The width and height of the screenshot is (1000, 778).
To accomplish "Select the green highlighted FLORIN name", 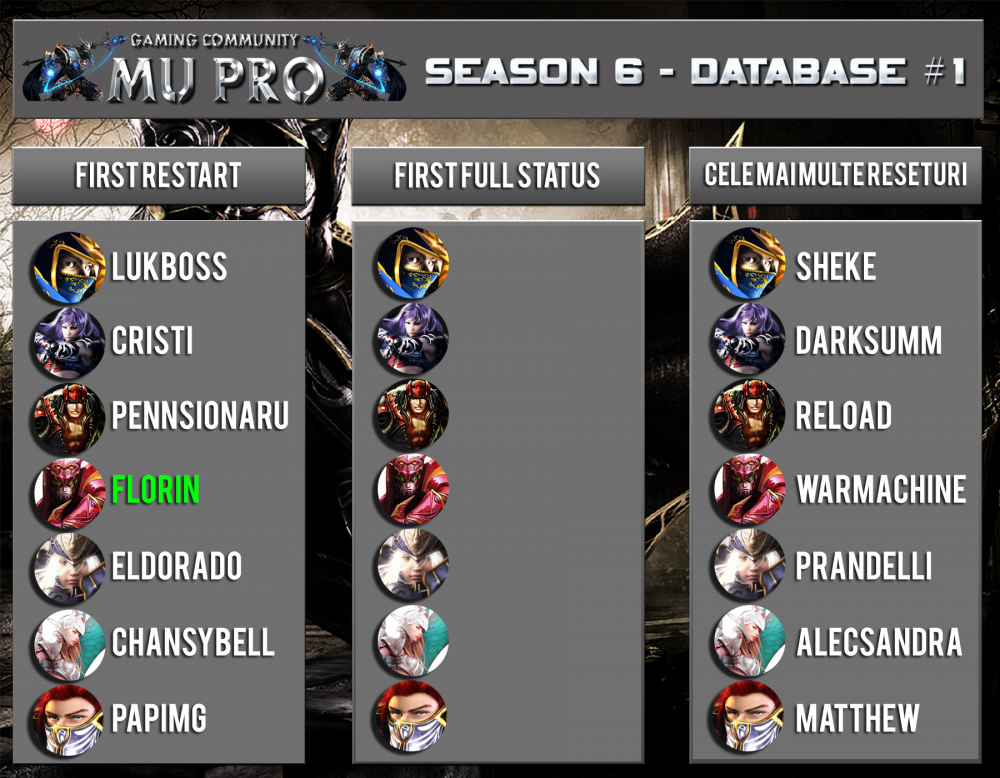I will pyautogui.click(x=156, y=490).
